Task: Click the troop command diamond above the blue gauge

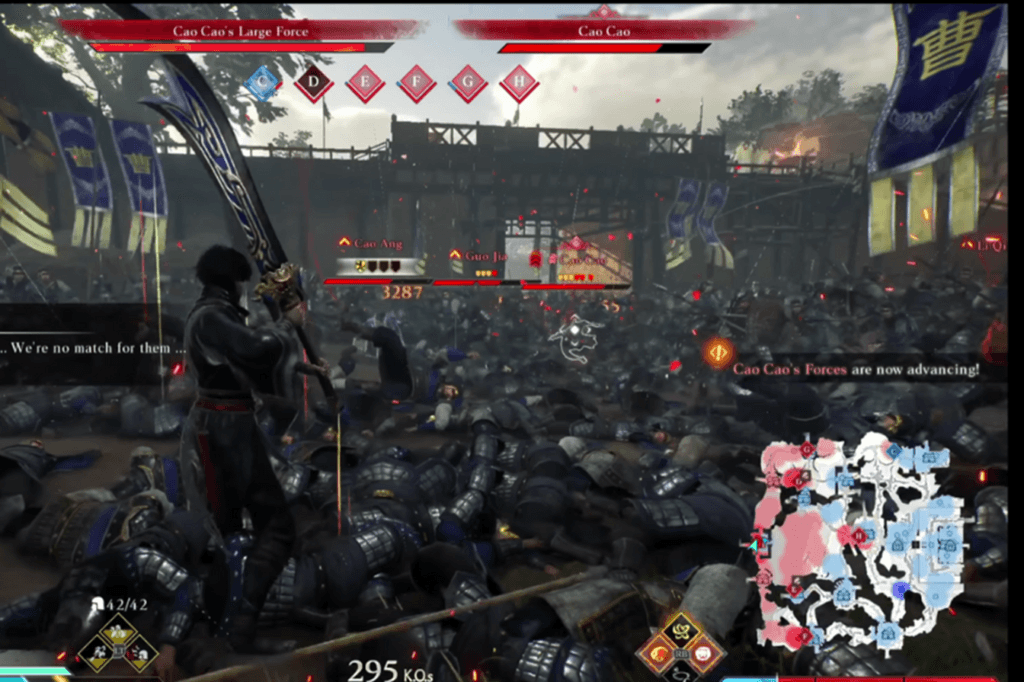Action: tap(119, 643)
